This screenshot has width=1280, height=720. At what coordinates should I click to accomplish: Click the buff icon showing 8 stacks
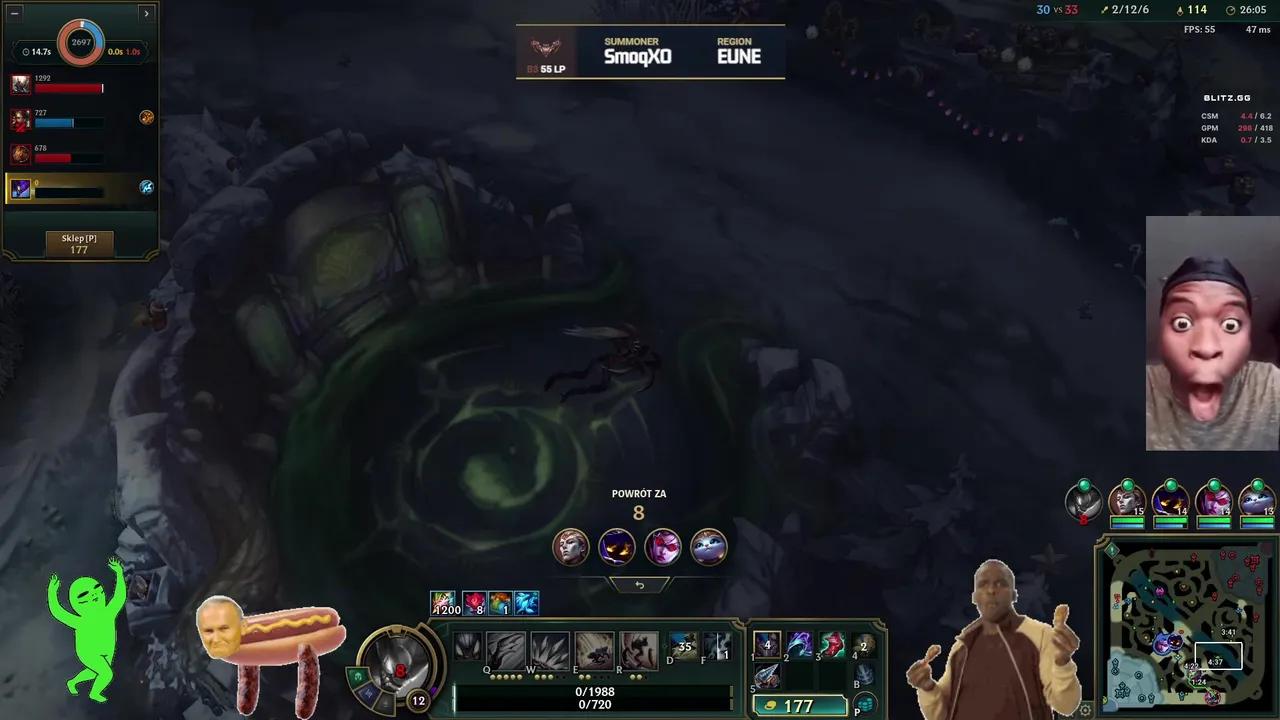(x=474, y=603)
